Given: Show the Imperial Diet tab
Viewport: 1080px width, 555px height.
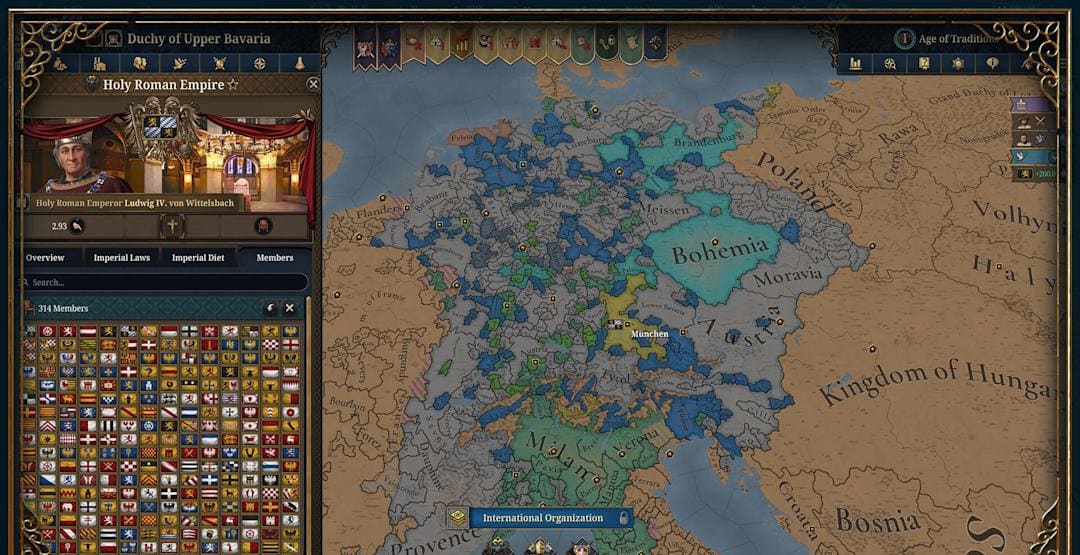Looking at the screenshot, I should [x=198, y=258].
